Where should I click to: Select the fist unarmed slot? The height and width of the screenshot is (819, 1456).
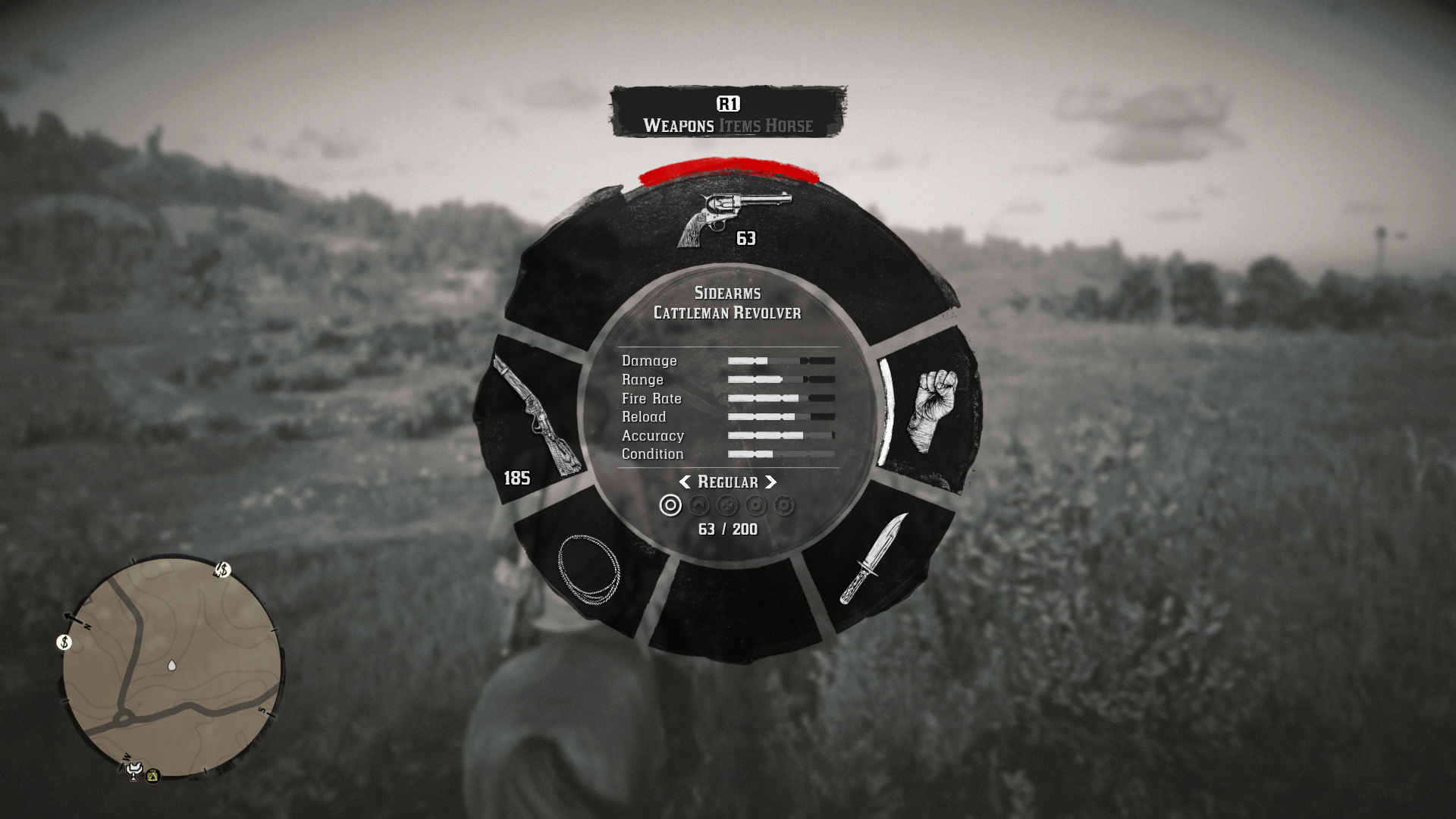click(932, 410)
